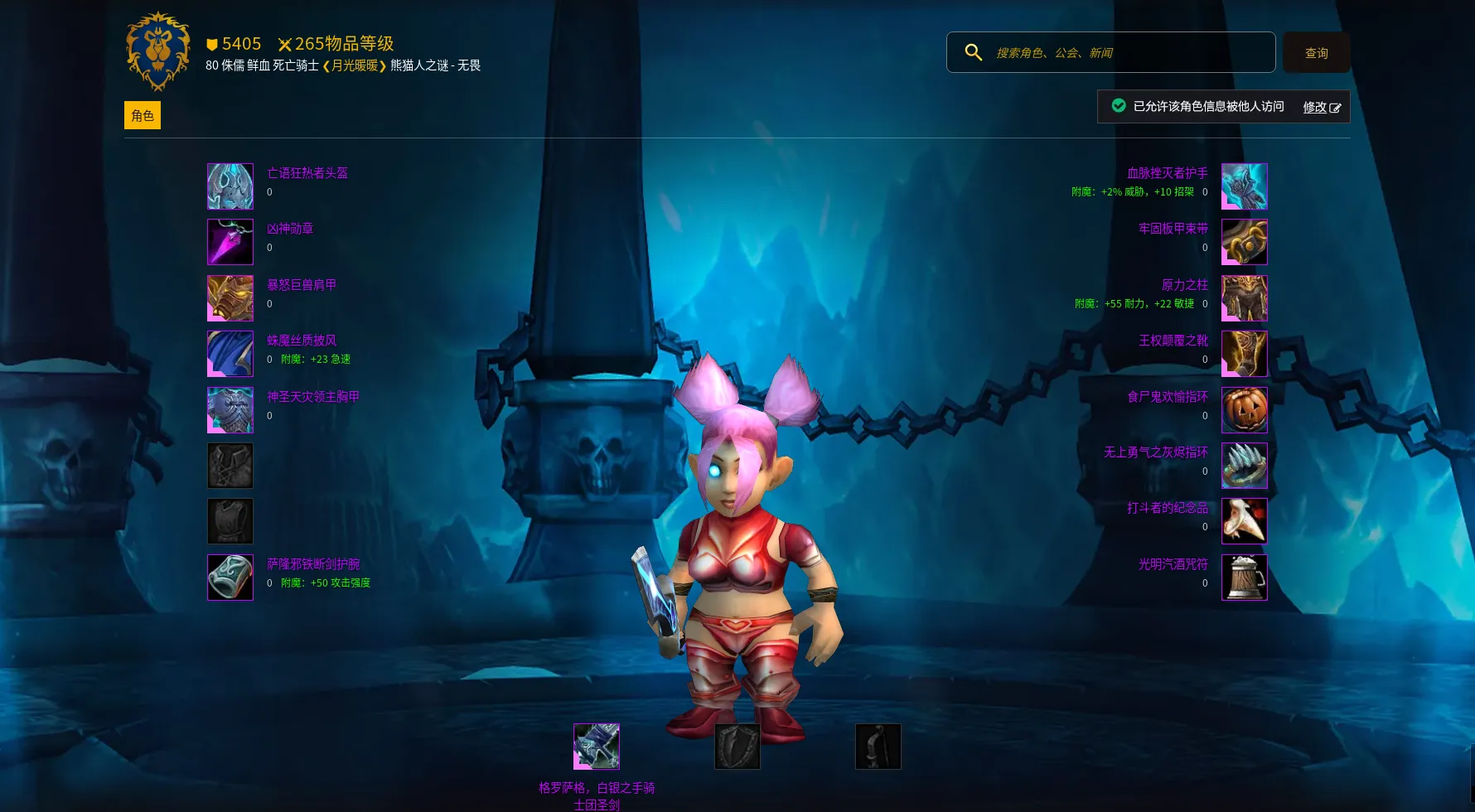This screenshot has height=812, width=1475.
Task: Select the 牢固板甲束带 belt icon
Action: tap(1244, 242)
